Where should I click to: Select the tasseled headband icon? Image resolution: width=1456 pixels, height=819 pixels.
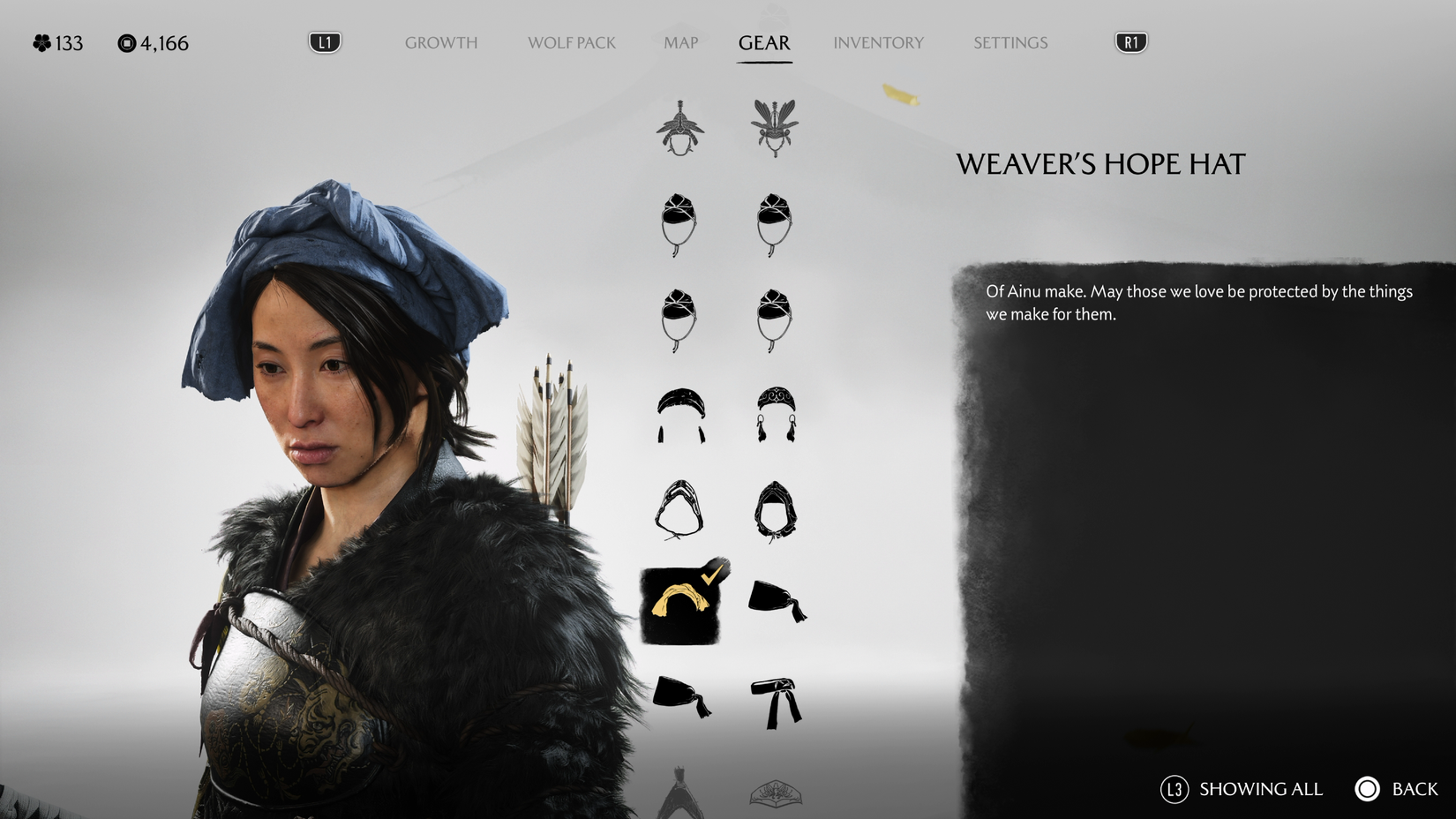(x=679, y=415)
